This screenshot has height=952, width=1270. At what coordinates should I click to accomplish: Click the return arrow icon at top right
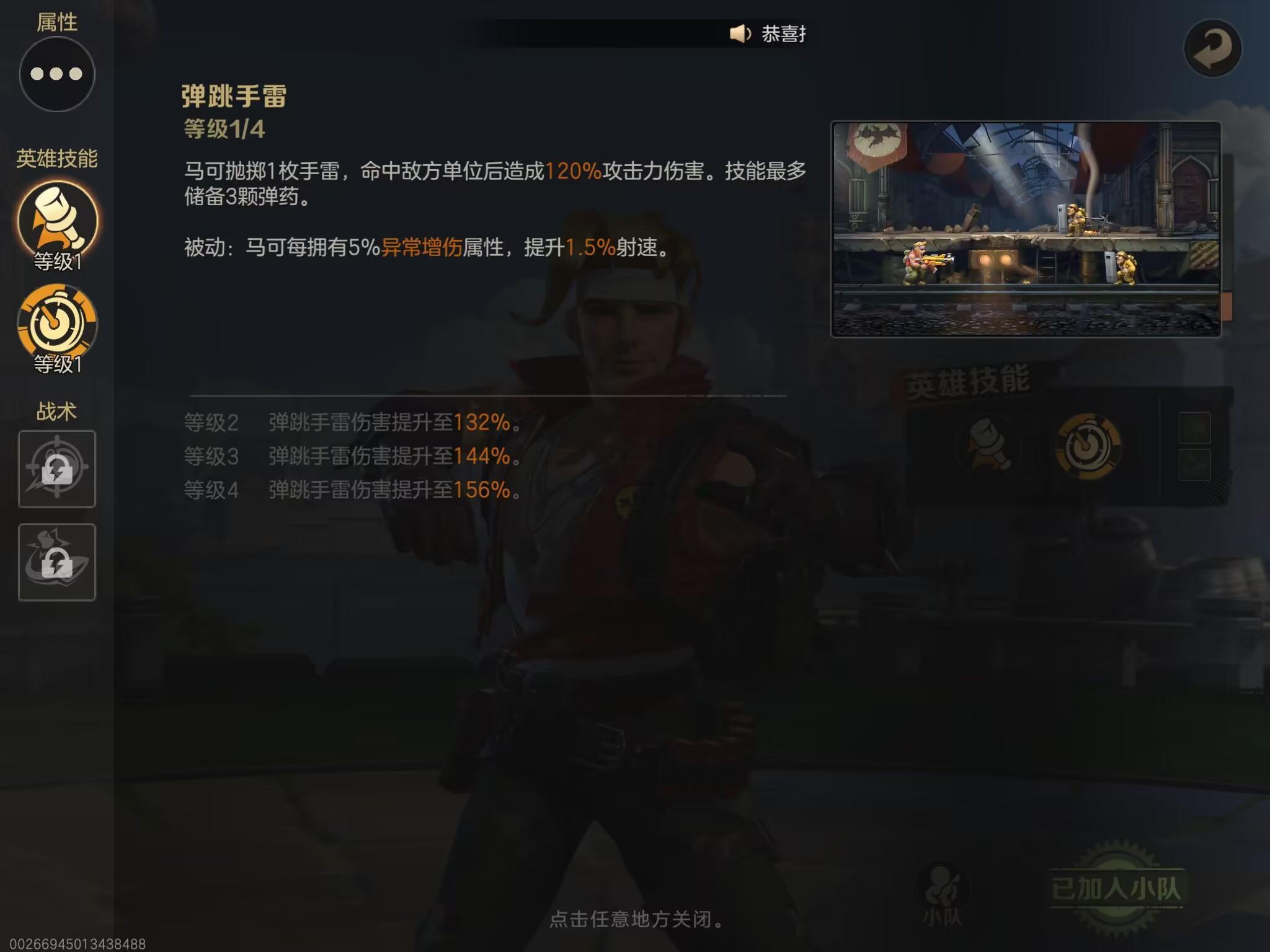click(1214, 46)
